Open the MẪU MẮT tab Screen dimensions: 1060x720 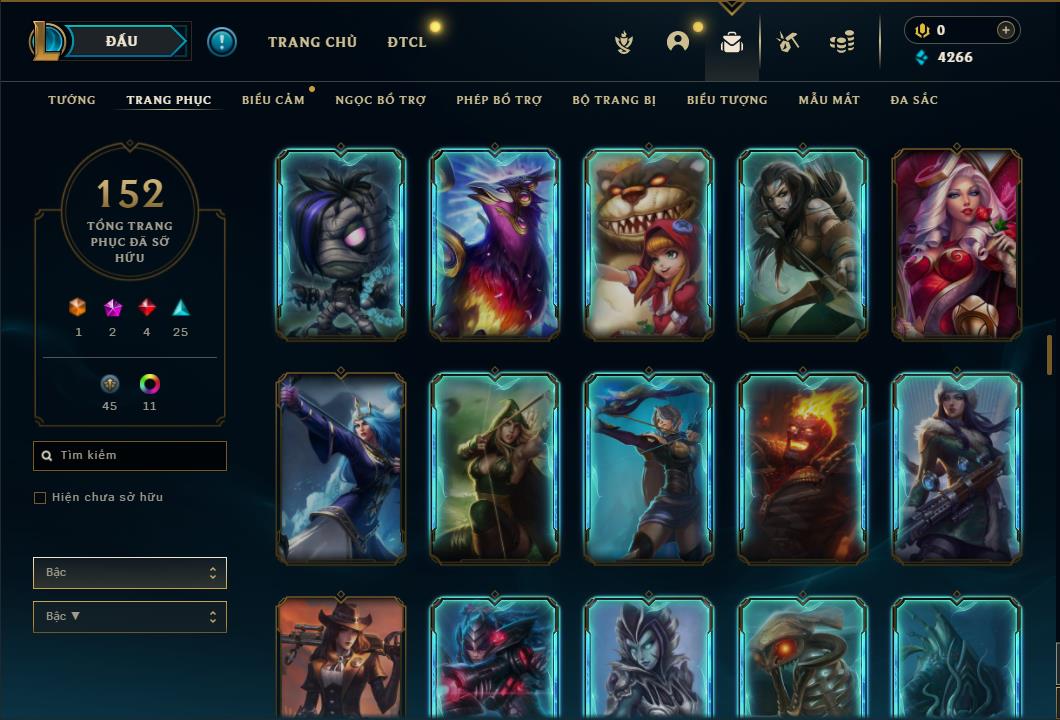point(829,100)
